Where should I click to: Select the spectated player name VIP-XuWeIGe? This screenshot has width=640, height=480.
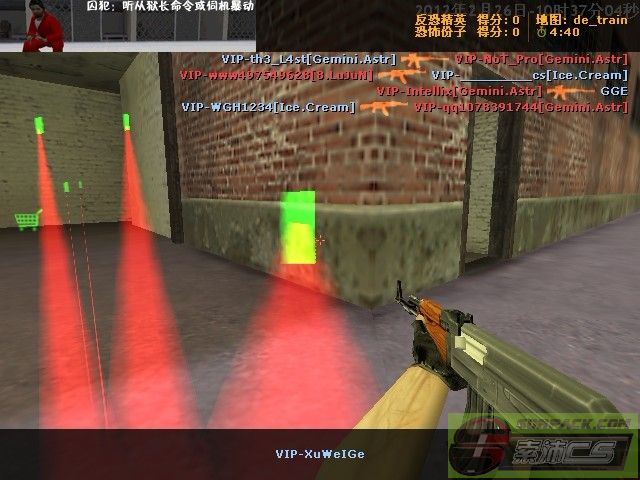point(320,454)
